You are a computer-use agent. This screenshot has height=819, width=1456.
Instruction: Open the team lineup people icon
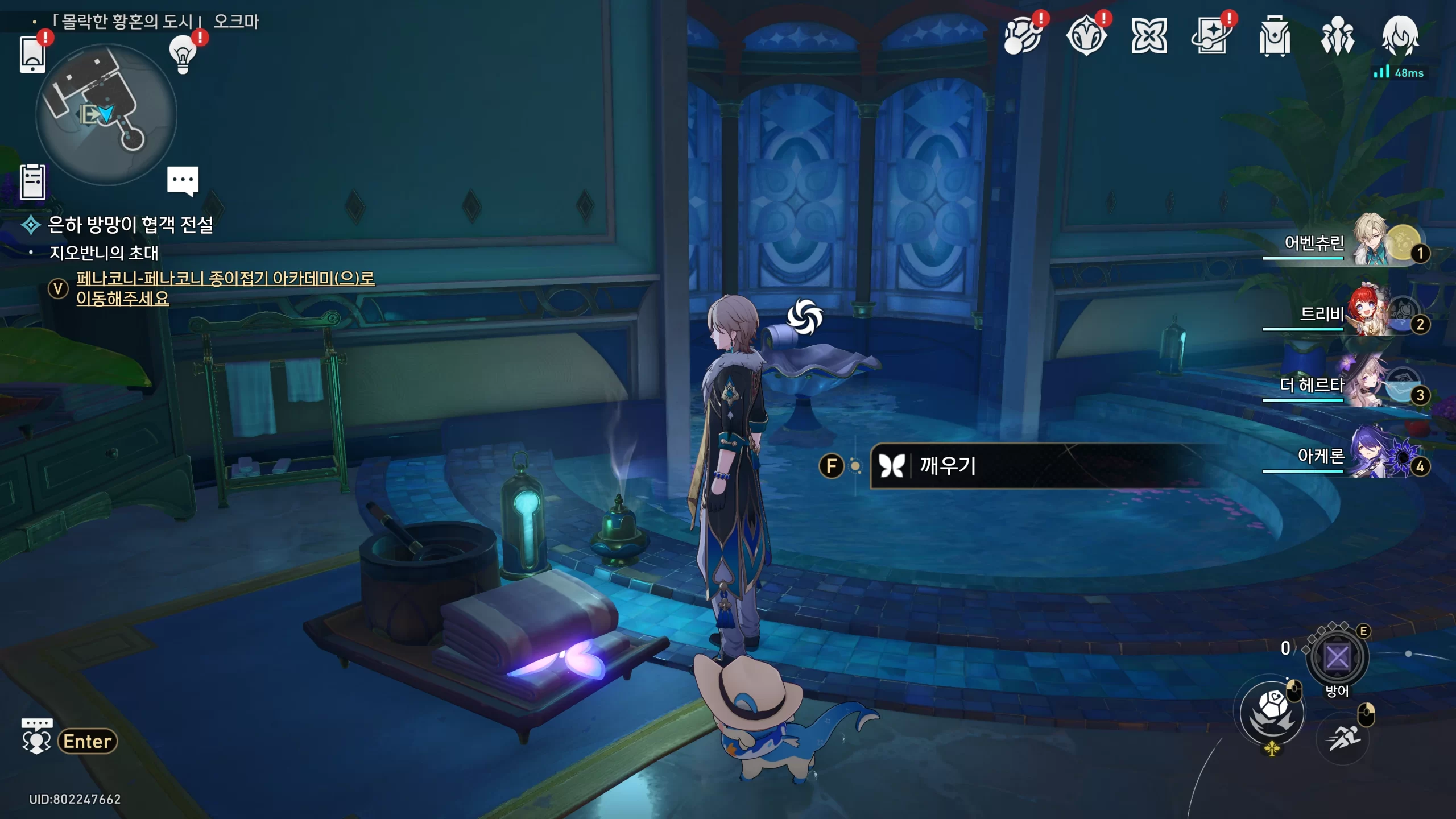click(x=1337, y=36)
